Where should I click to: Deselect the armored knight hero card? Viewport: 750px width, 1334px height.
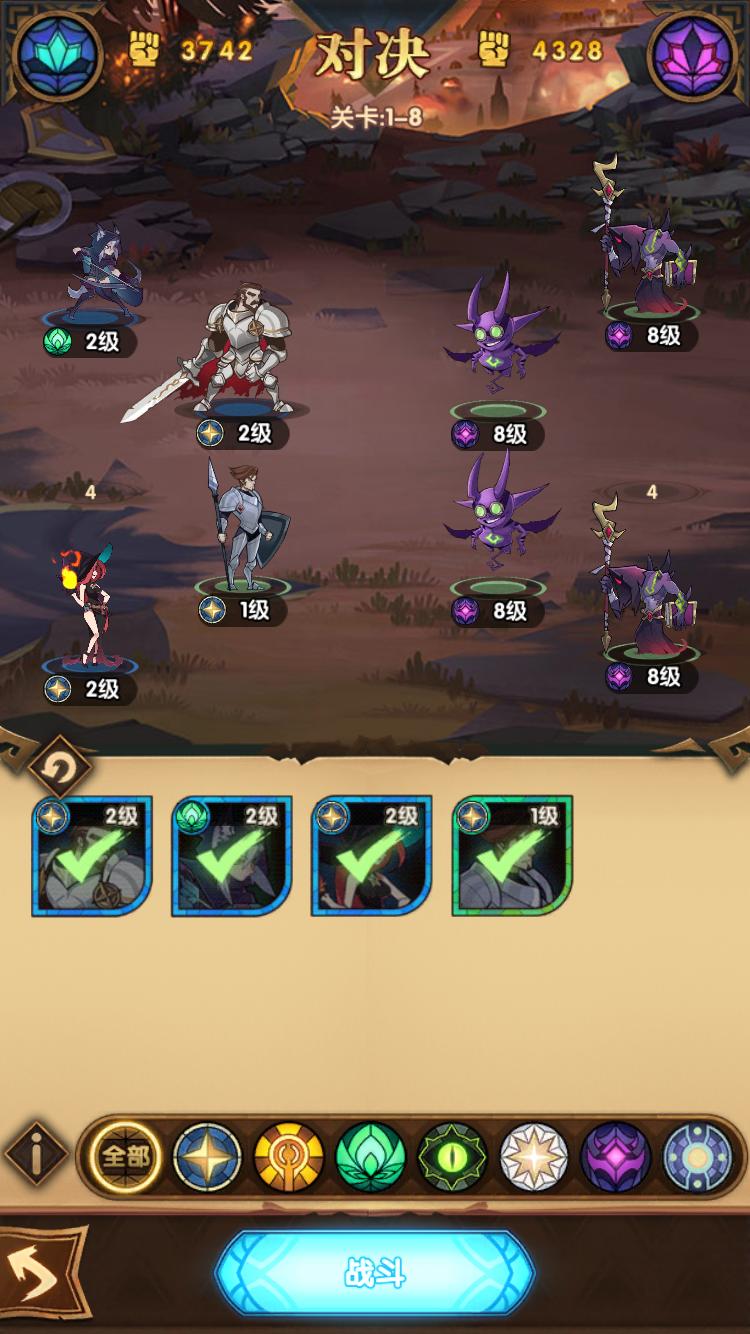(92, 857)
